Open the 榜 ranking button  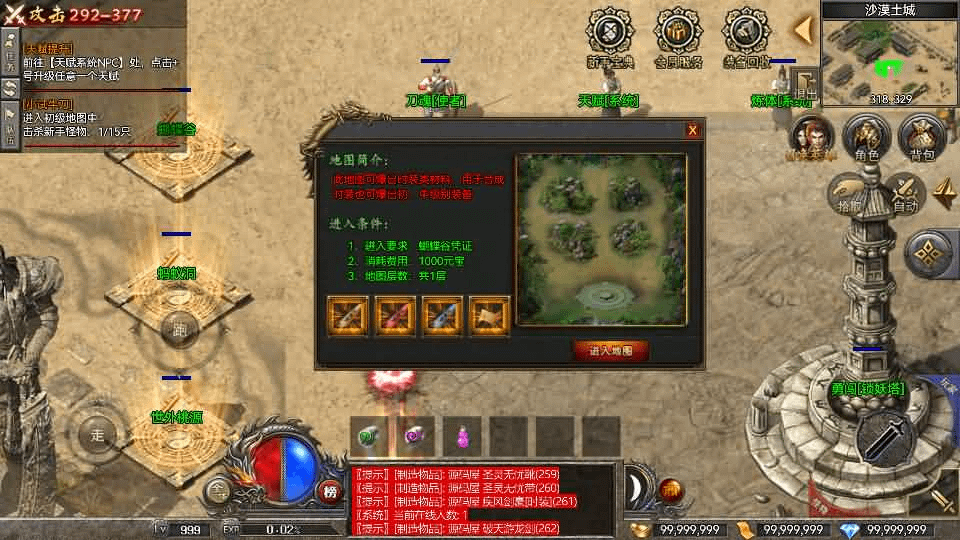pos(330,490)
